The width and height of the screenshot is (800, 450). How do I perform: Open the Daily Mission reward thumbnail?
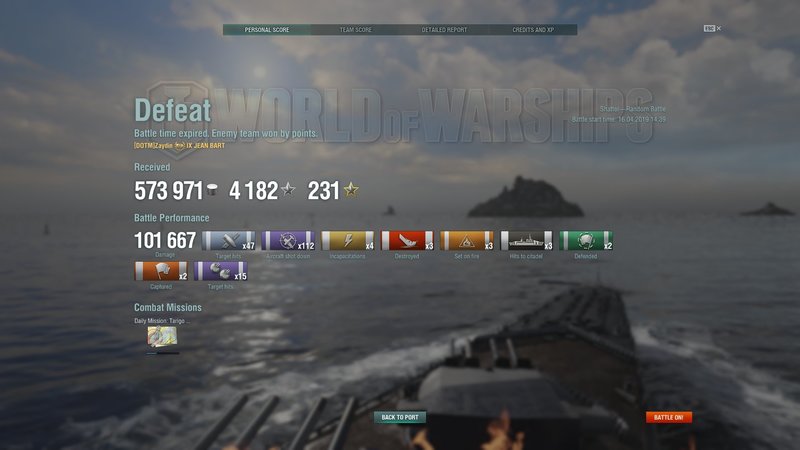pyautogui.click(x=162, y=336)
